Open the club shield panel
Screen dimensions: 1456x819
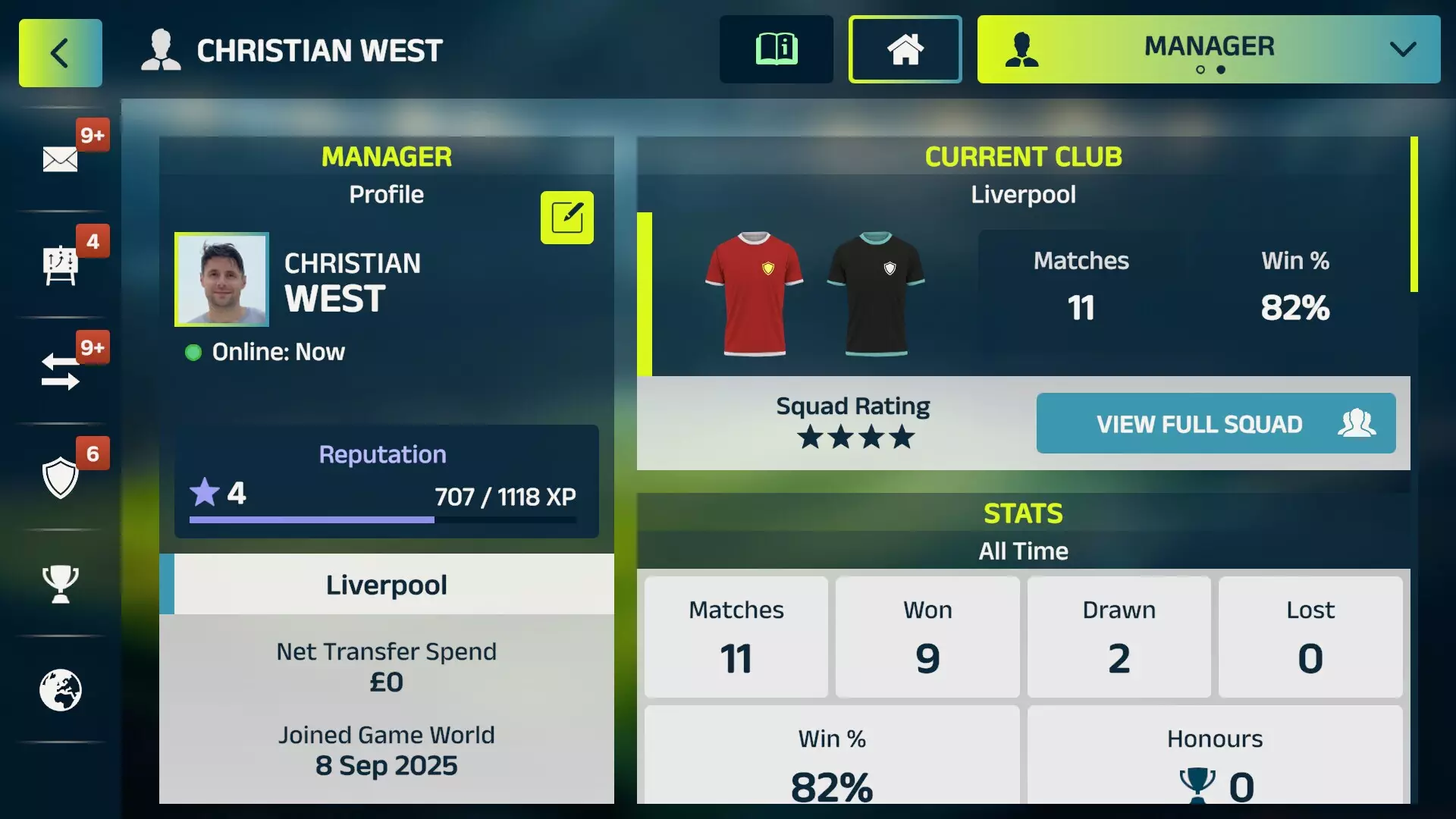[x=60, y=478]
